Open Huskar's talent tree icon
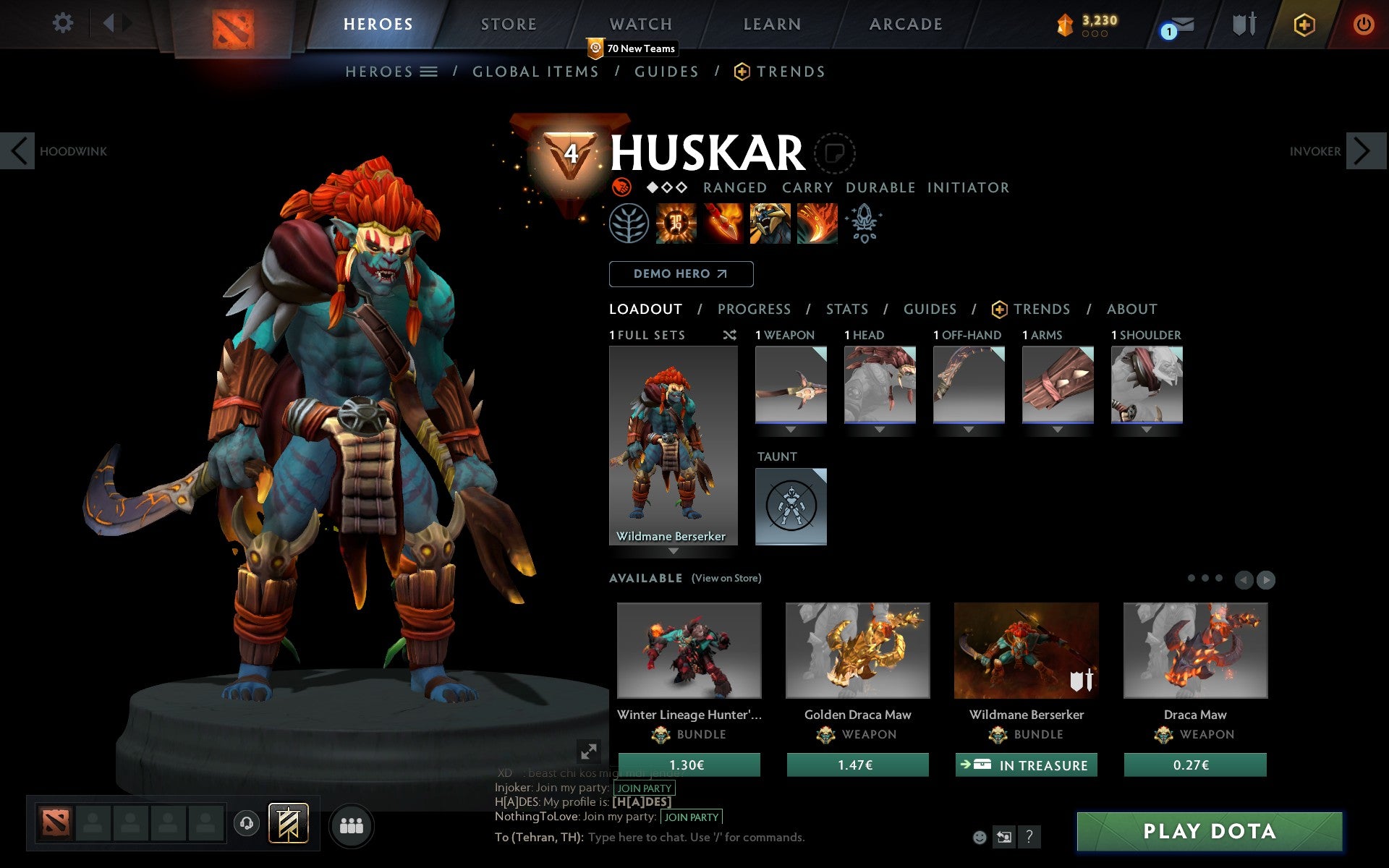 pyautogui.click(x=630, y=224)
